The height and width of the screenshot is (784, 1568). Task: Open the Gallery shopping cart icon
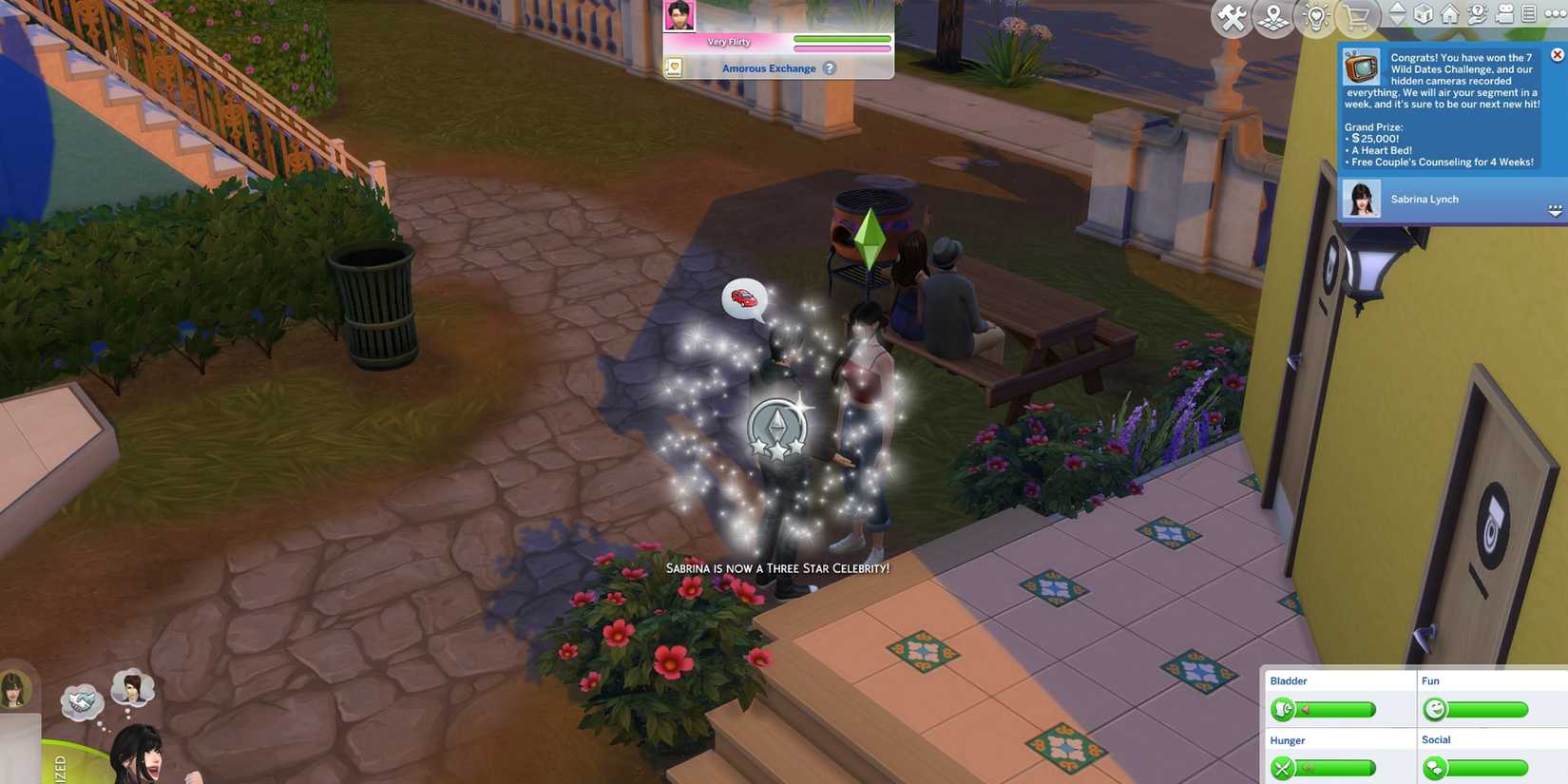pyautogui.click(x=1355, y=15)
